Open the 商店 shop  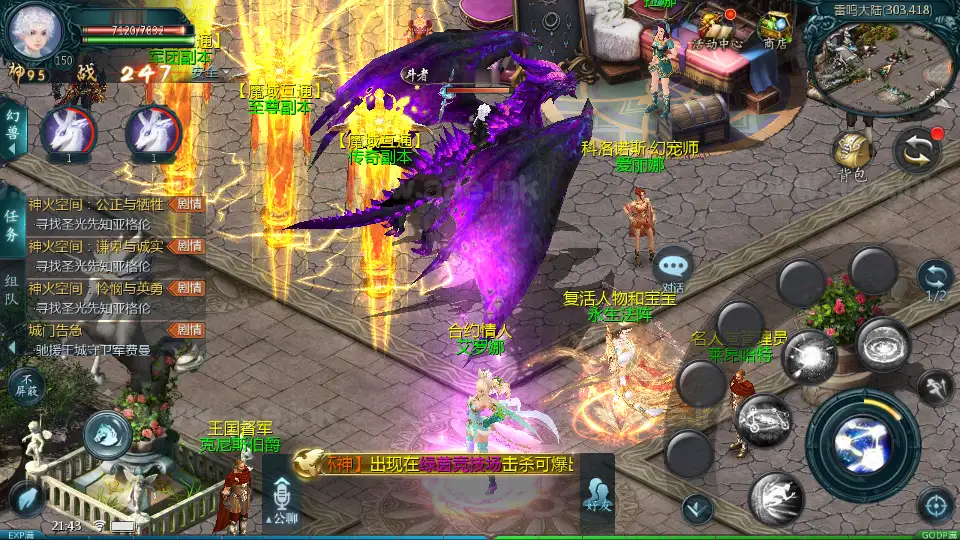pyautogui.click(x=775, y=28)
